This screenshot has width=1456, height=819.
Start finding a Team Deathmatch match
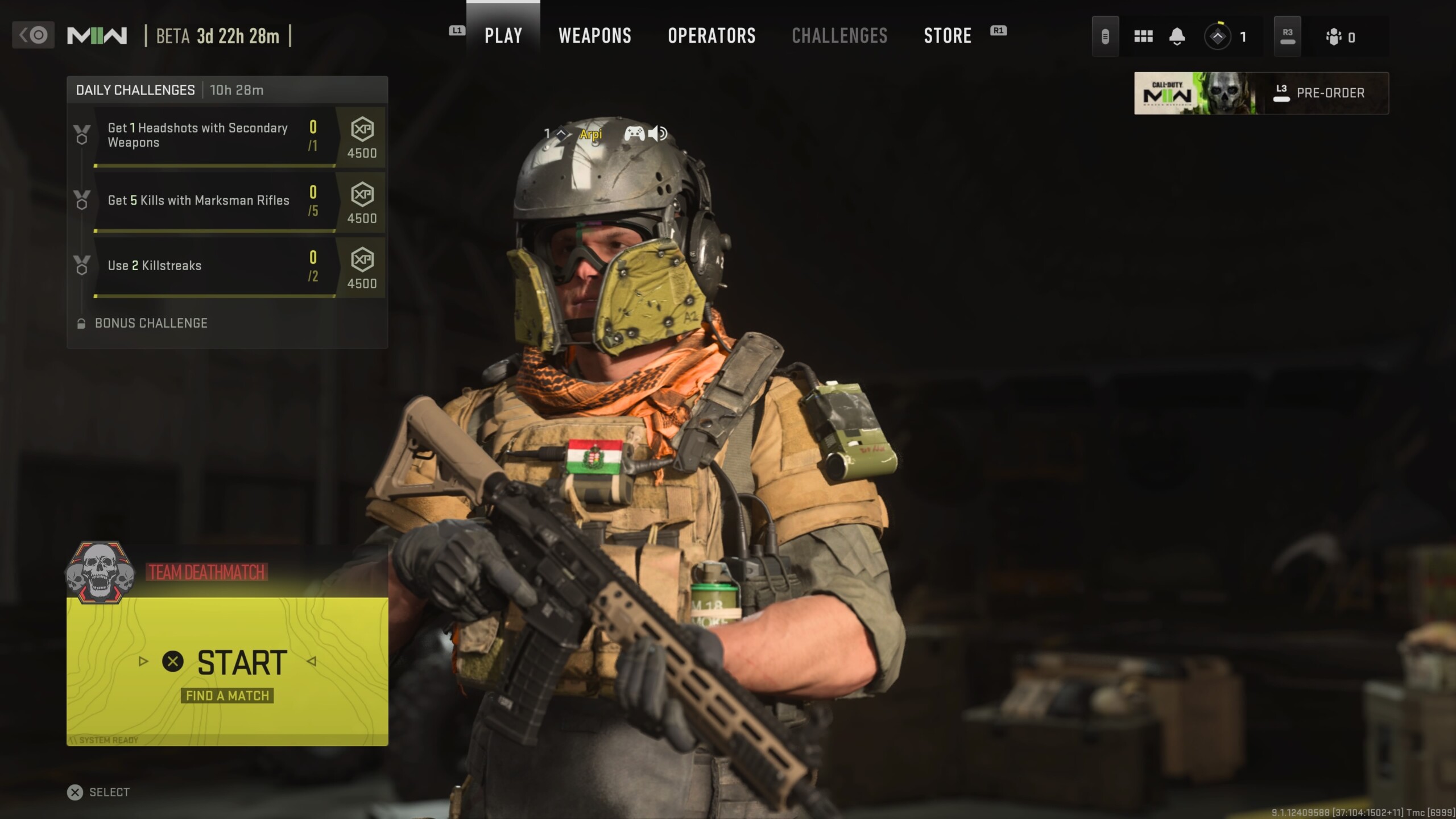coord(227,671)
